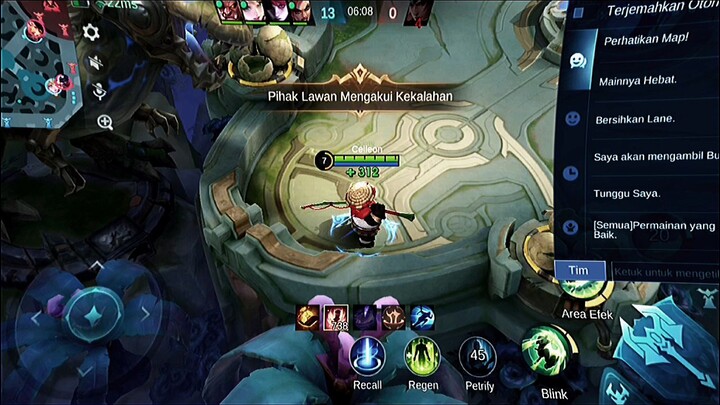This screenshot has height=405, width=720.
Task: Tap the Petrify battle spell
Action: 477,356
